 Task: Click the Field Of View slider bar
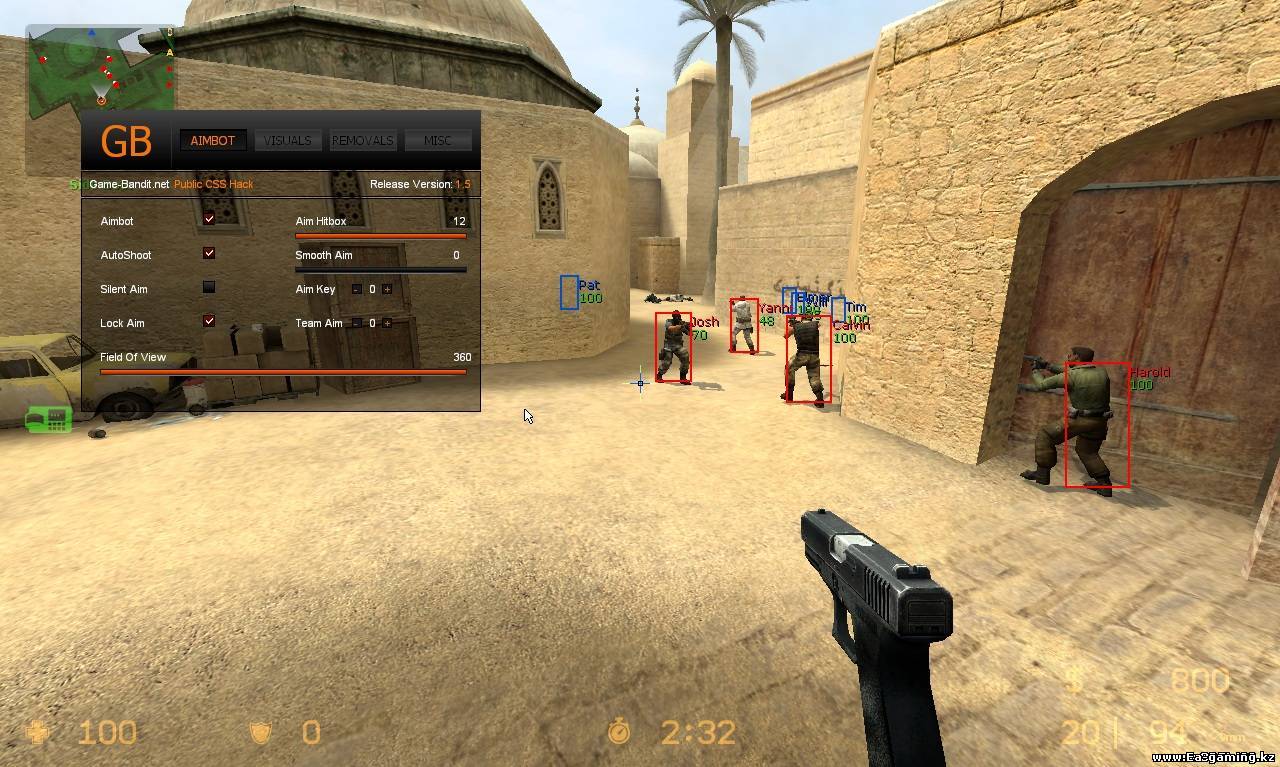click(283, 372)
